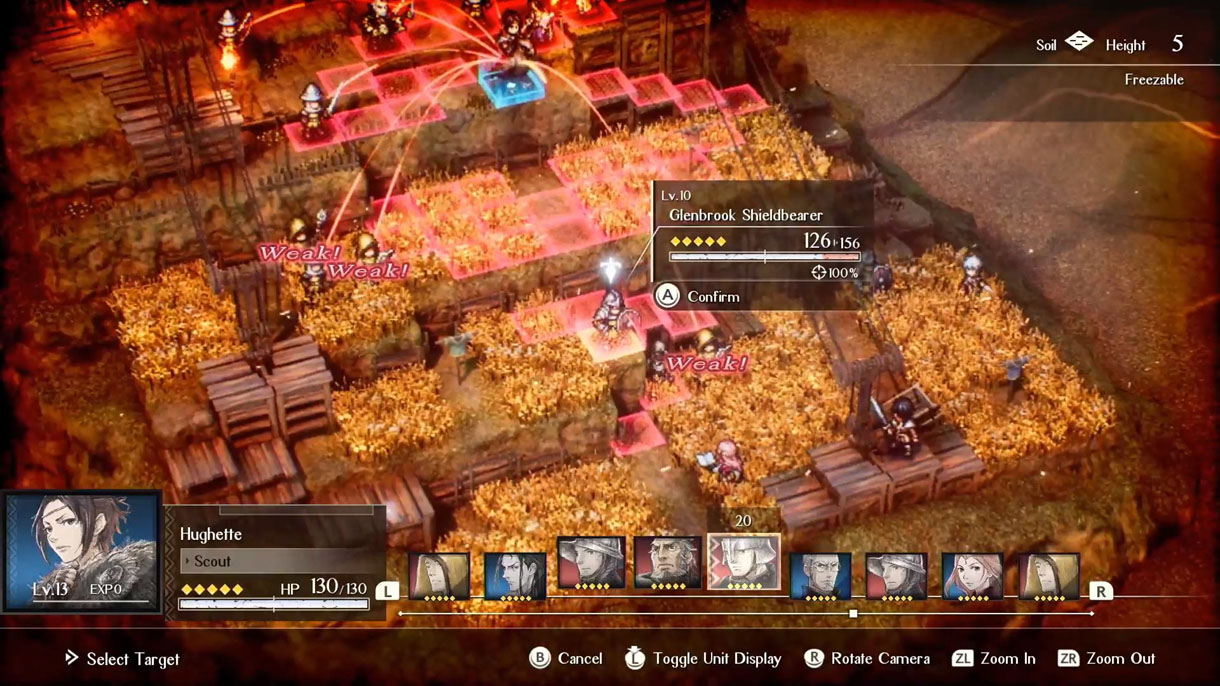Open Hughette's Scout class entry
Image resolution: width=1220 pixels, height=686 pixels.
[x=275, y=562]
